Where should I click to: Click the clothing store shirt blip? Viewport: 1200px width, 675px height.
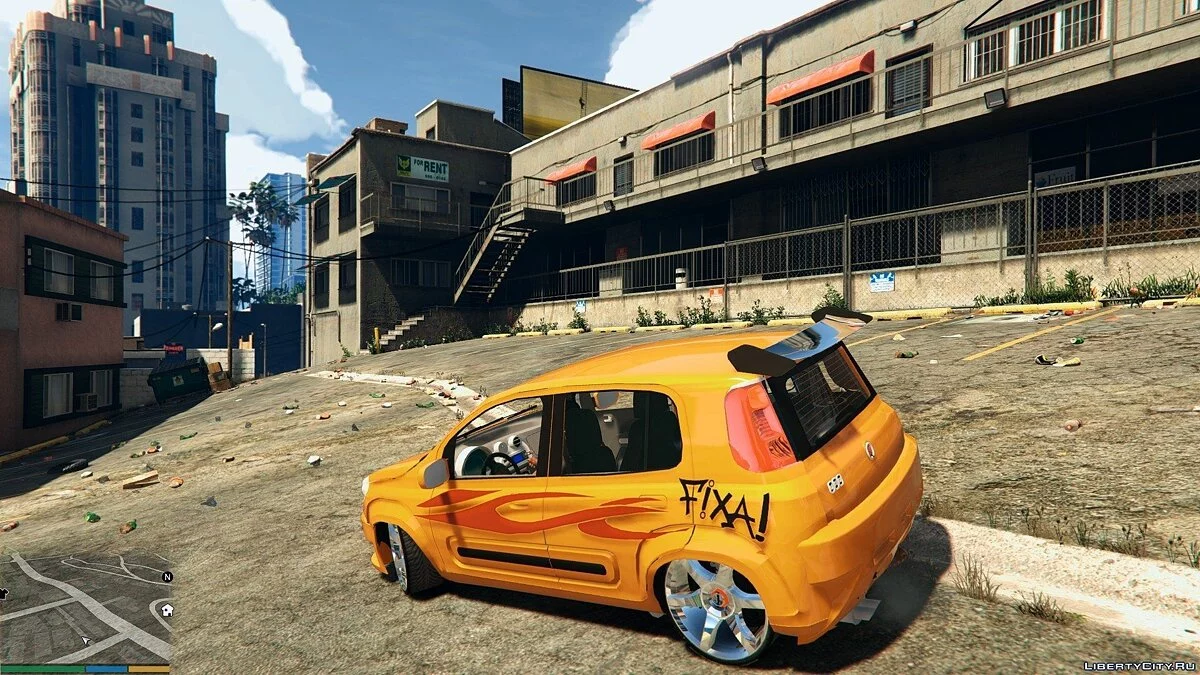3,593
